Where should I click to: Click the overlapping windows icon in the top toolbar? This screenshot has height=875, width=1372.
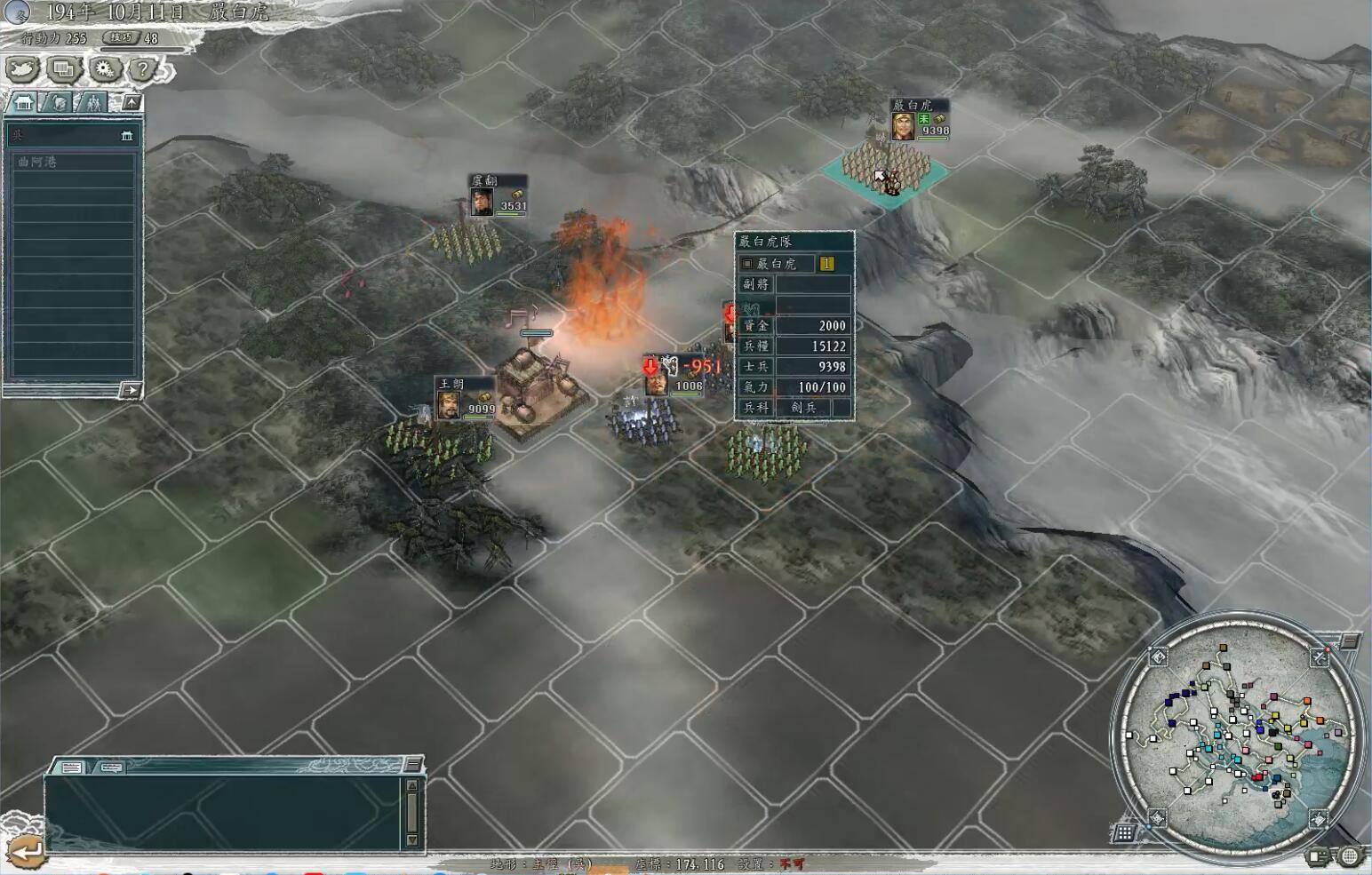coord(64,68)
